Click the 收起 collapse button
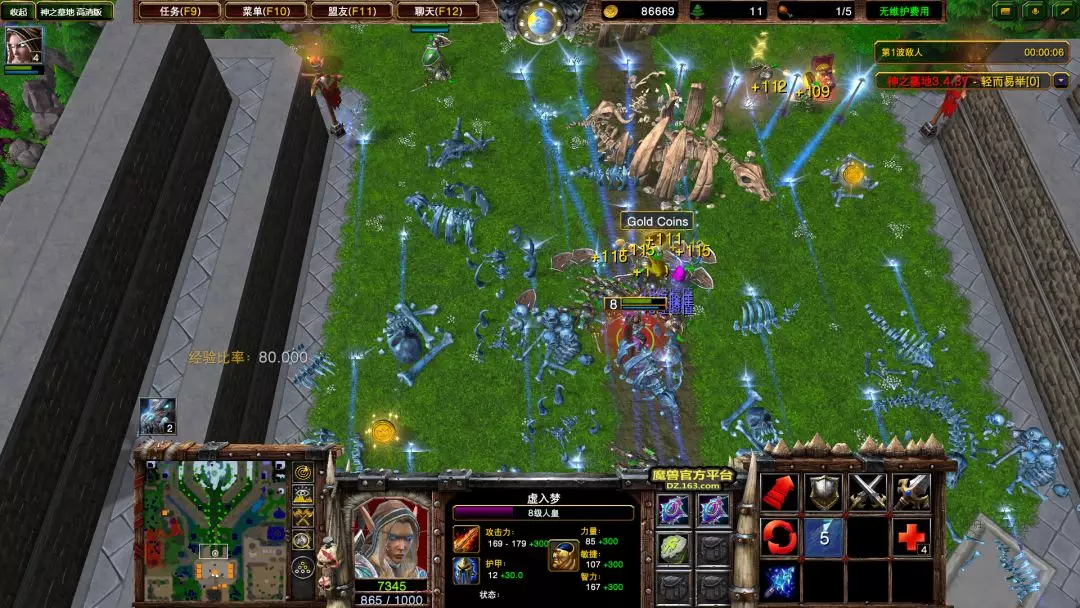The height and width of the screenshot is (608, 1080). [18, 11]
